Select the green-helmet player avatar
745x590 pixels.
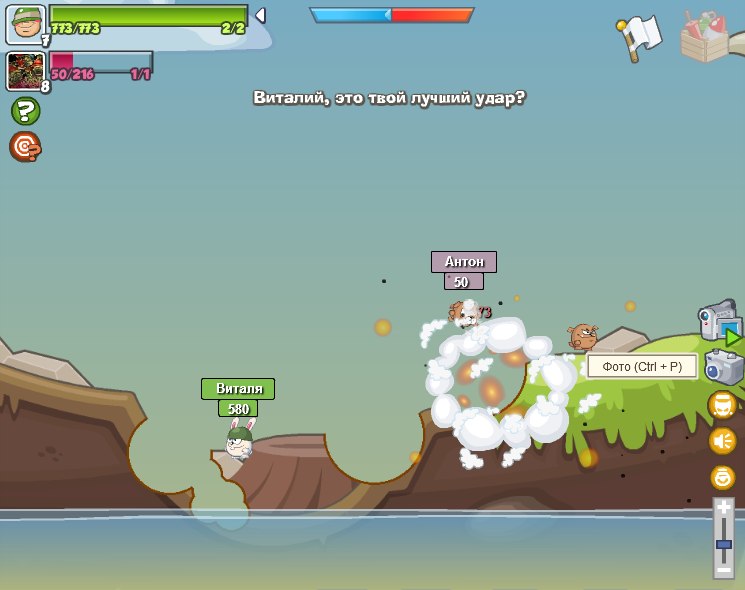(25, 25)
